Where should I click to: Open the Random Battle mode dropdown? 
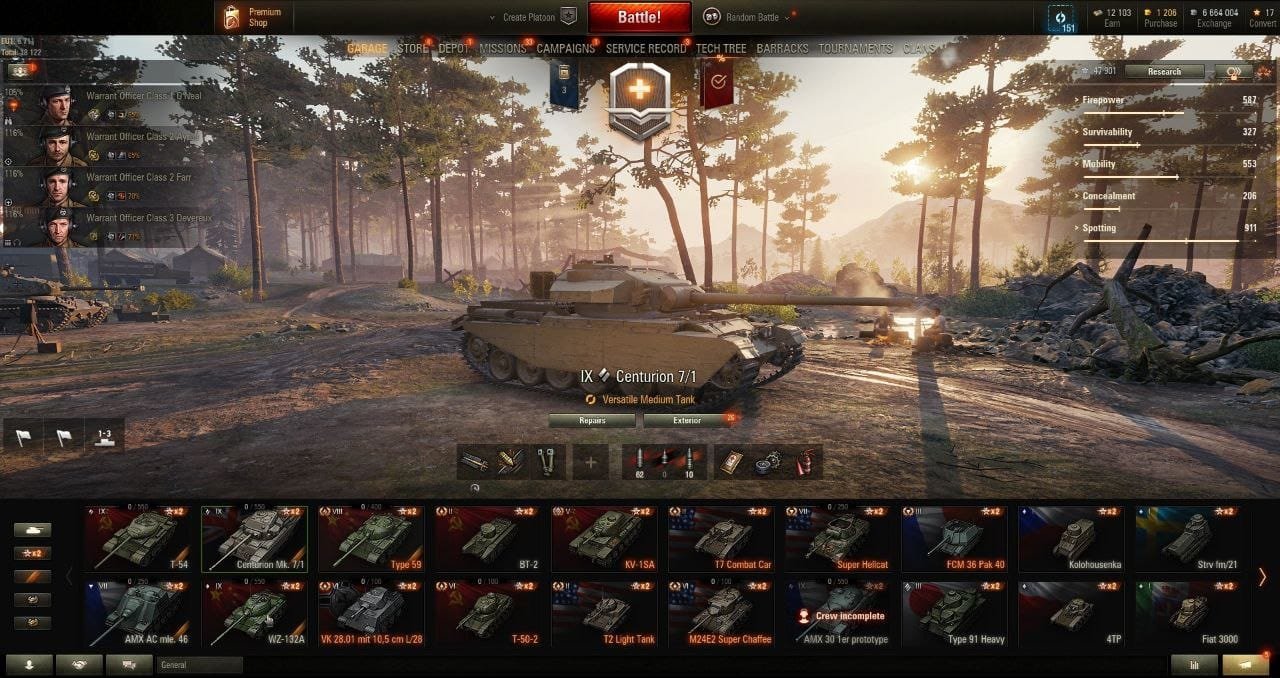(748, 17)
